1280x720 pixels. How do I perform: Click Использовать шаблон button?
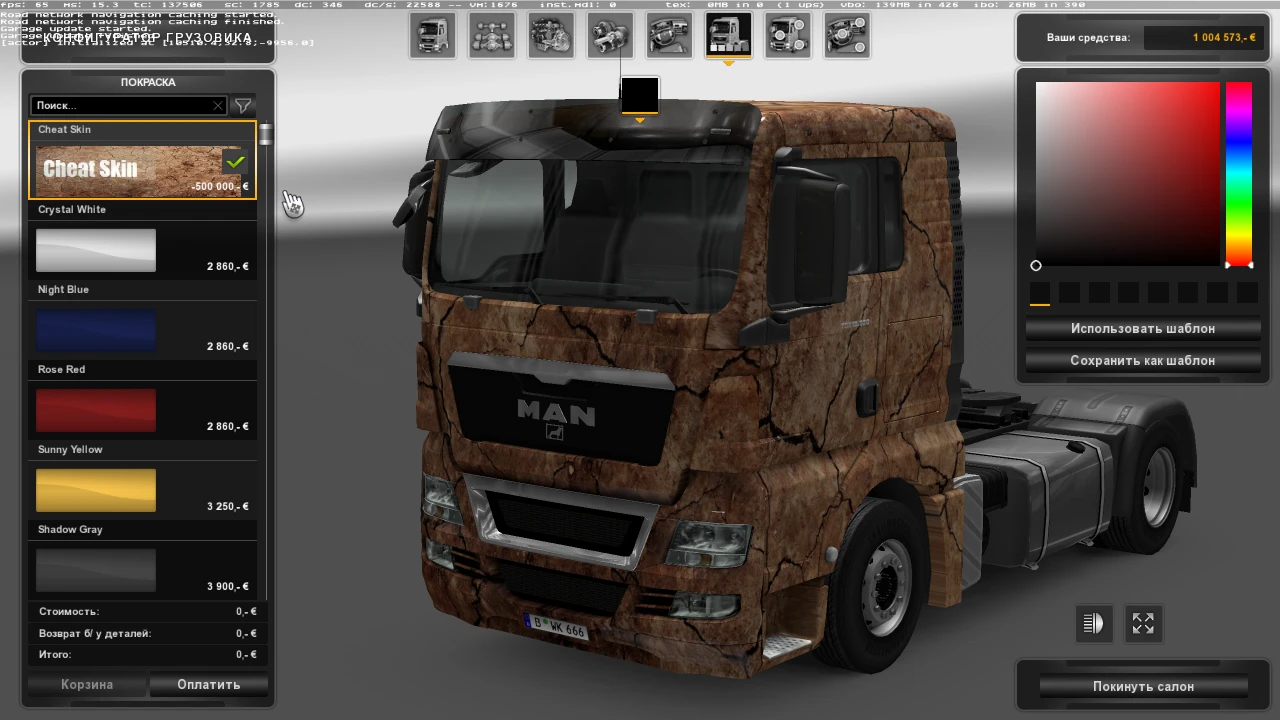click(x=1143, y=328)
